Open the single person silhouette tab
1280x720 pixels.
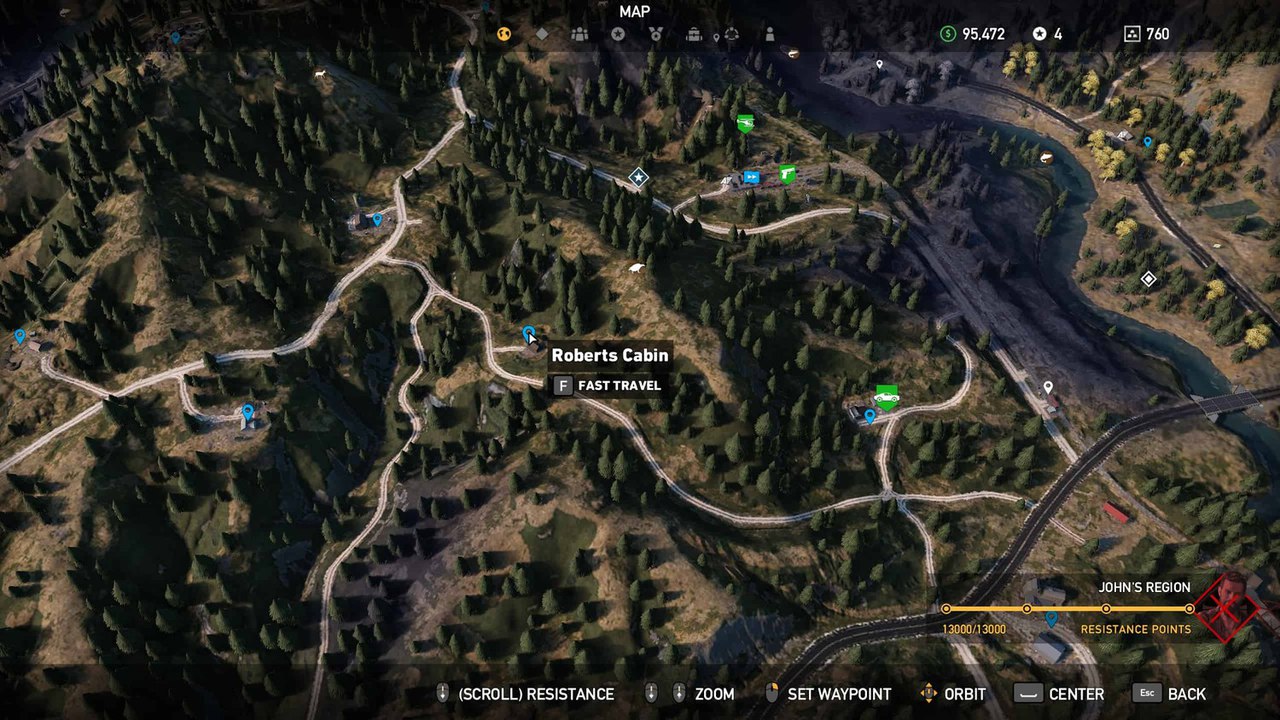pyautogui.click(x=770, y=34)
